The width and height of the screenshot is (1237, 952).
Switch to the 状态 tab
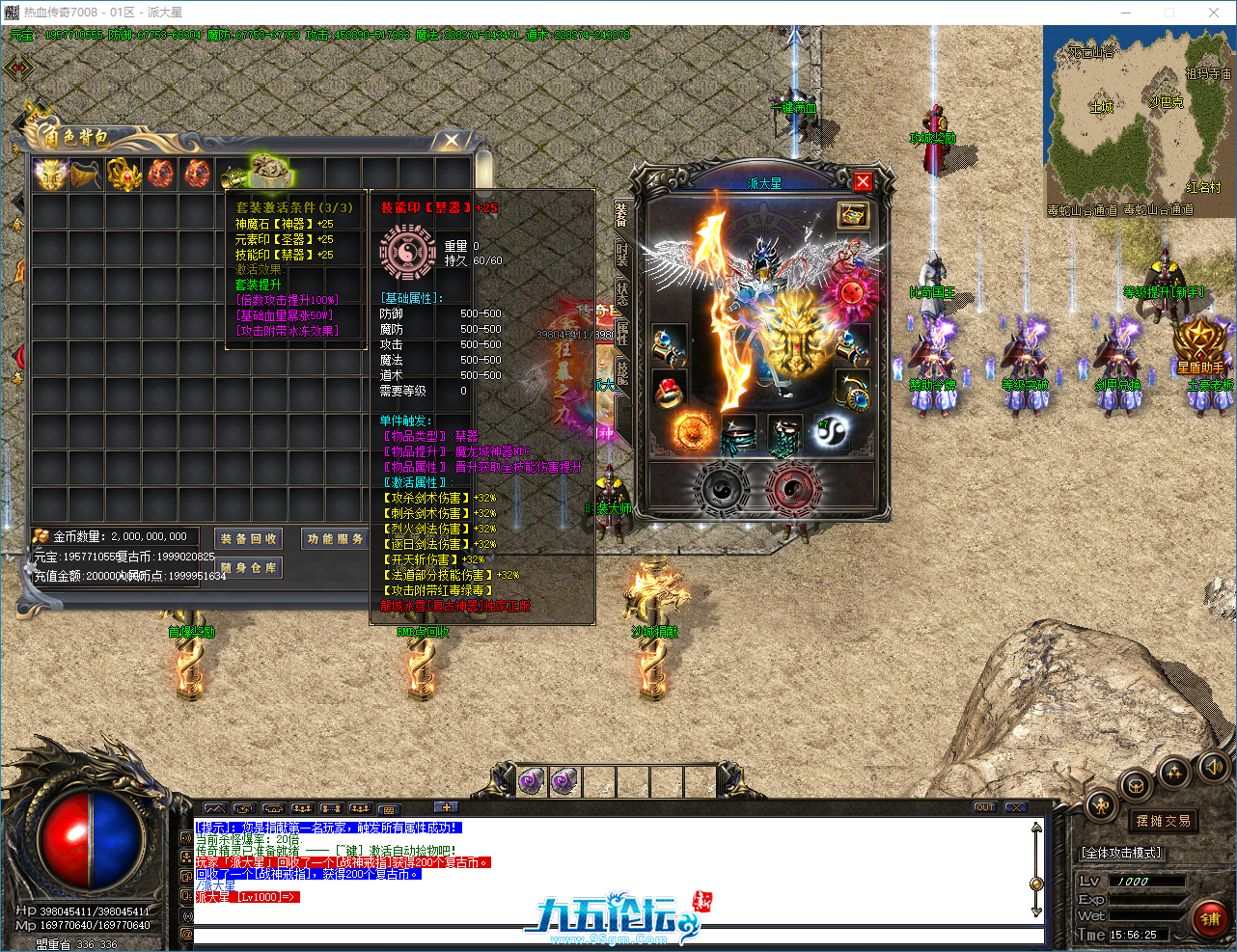click(622, 293)
